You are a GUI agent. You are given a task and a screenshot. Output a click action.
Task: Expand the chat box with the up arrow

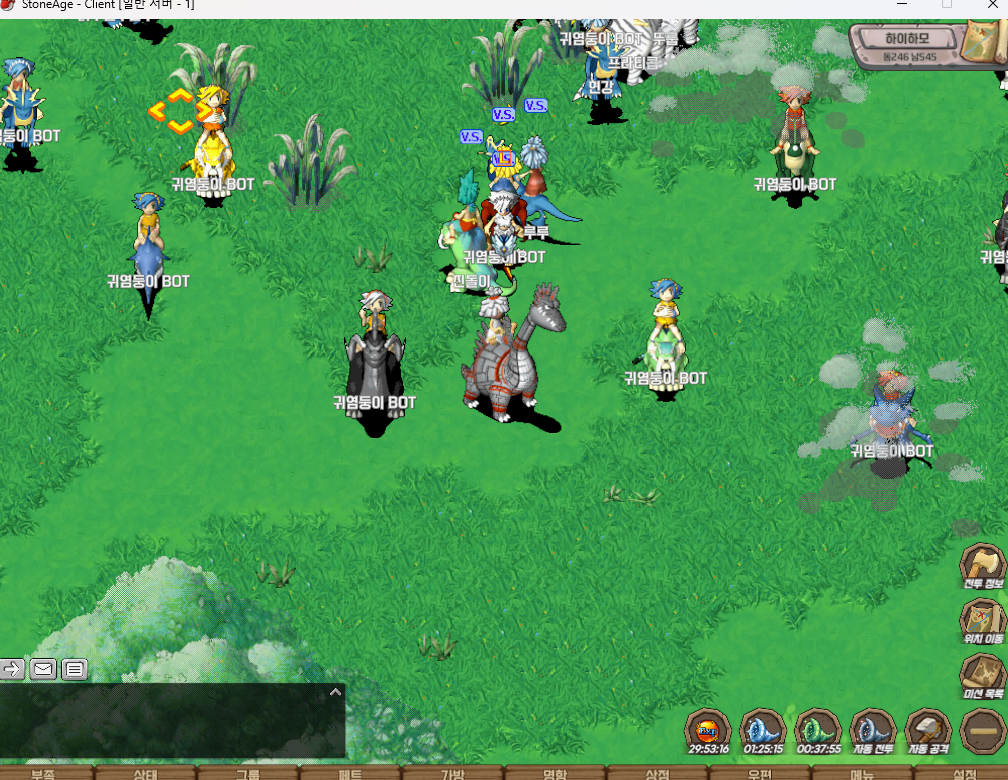coord(336,691)
